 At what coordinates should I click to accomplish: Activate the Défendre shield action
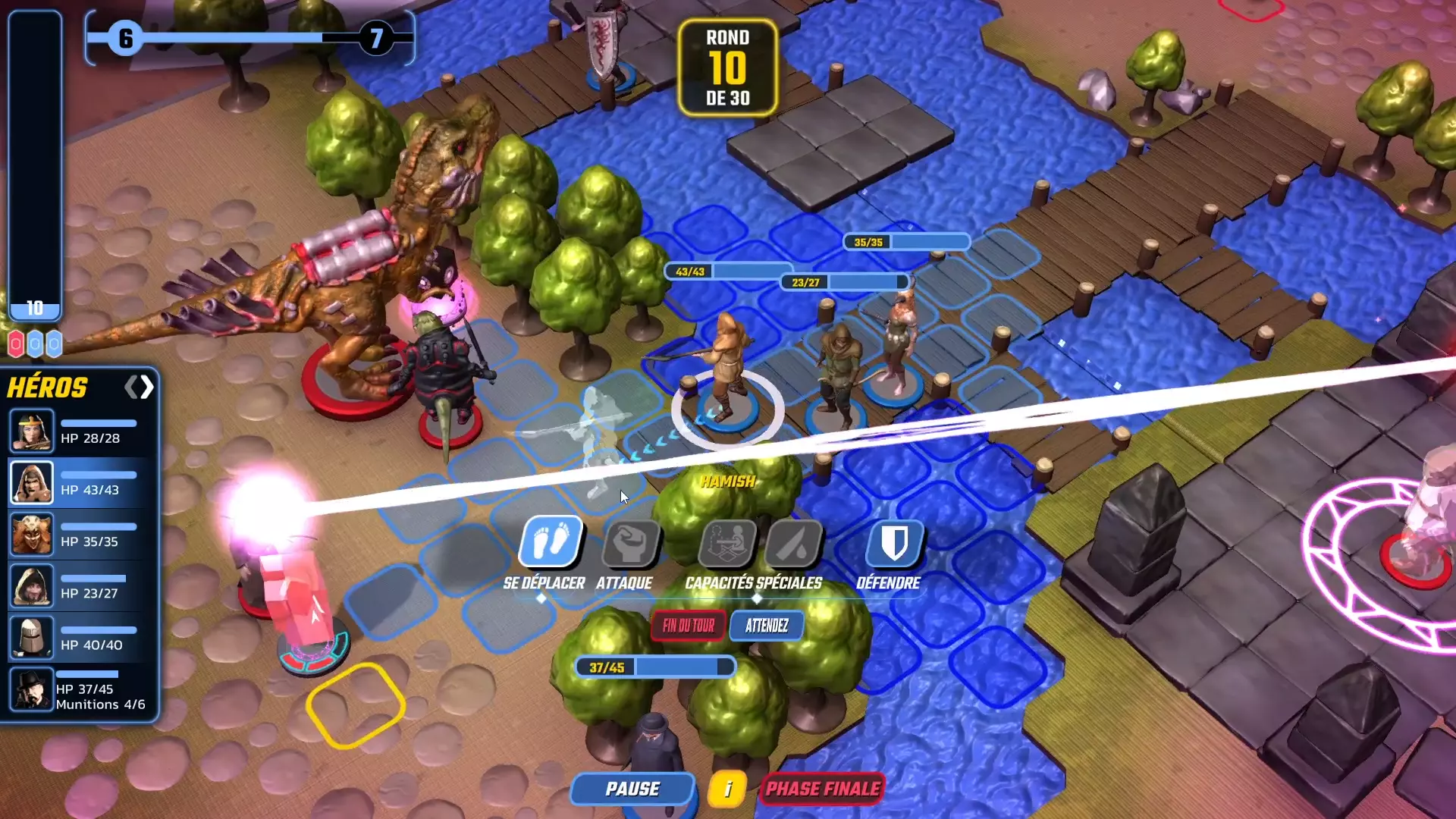click(895, 542)
